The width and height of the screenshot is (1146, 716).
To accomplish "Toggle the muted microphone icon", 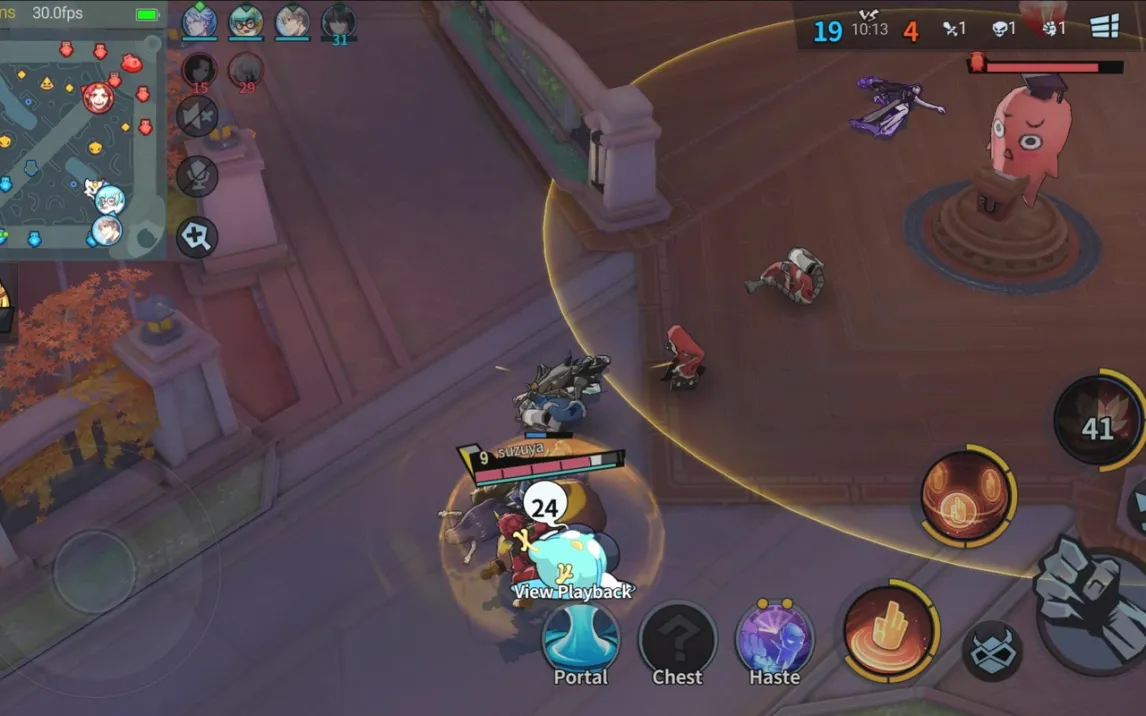I will [198, 177].
